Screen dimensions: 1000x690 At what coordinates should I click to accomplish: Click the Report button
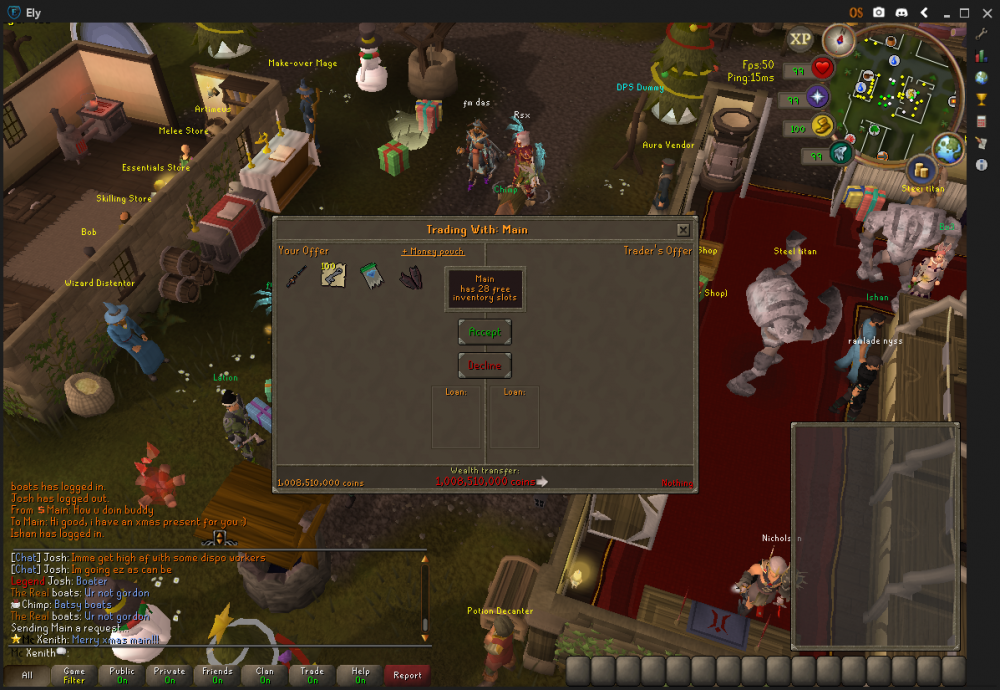coord(407,675)
